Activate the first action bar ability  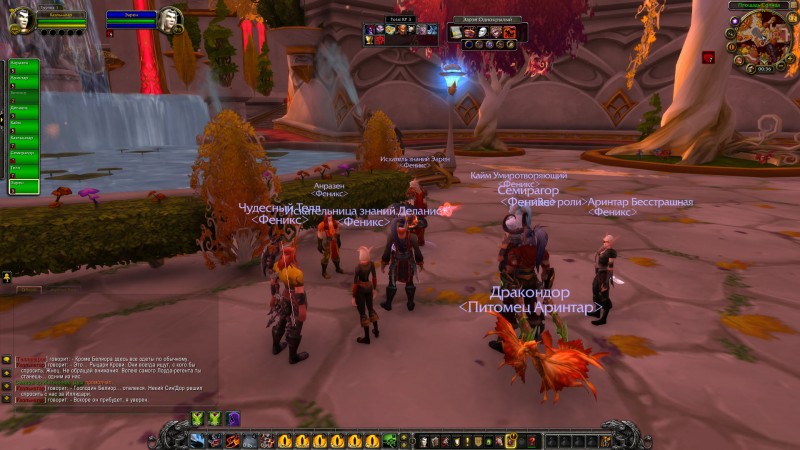click(197, 441)
